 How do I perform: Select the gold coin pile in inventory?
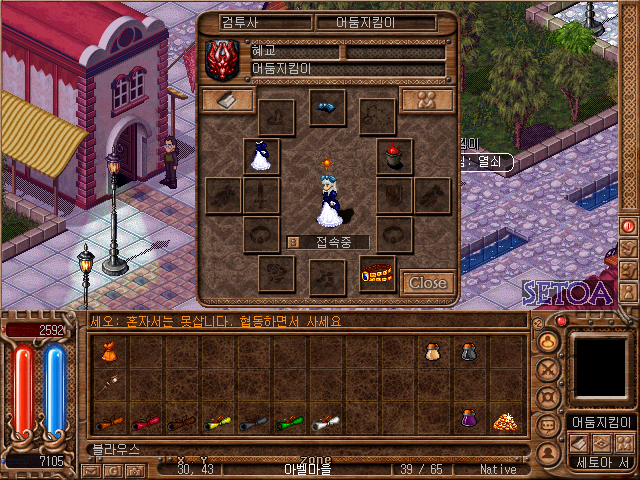pos(503,420)
